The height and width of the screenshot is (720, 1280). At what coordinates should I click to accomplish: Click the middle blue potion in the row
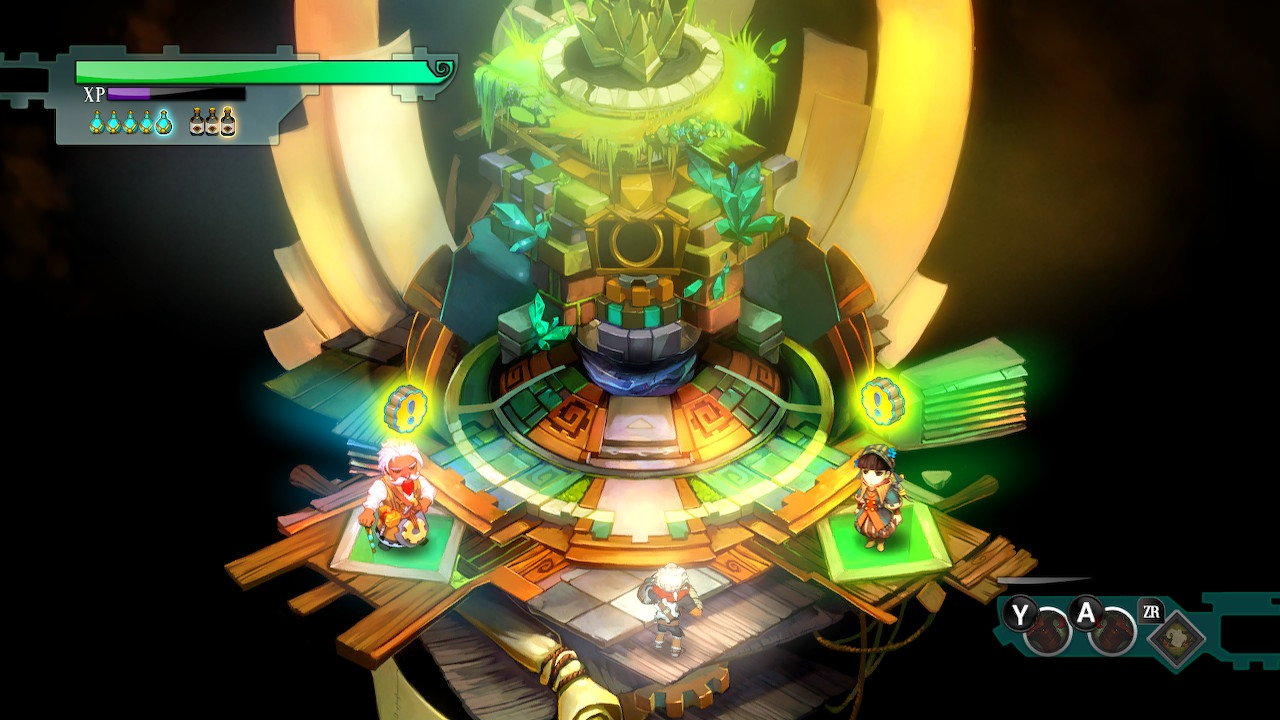[130, 124]
